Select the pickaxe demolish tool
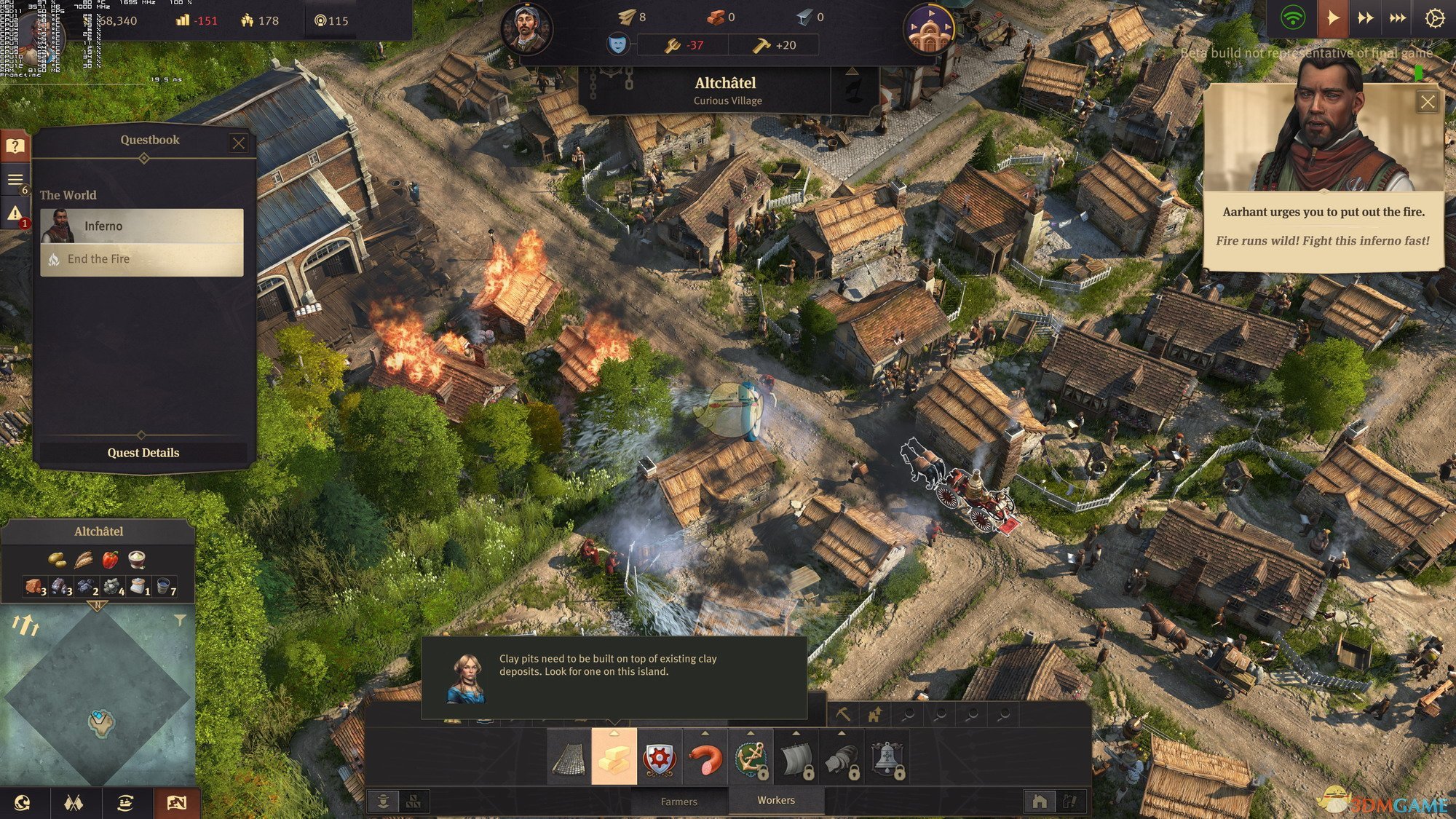The height and width of the screenshot is (819, 1456). 843,714
